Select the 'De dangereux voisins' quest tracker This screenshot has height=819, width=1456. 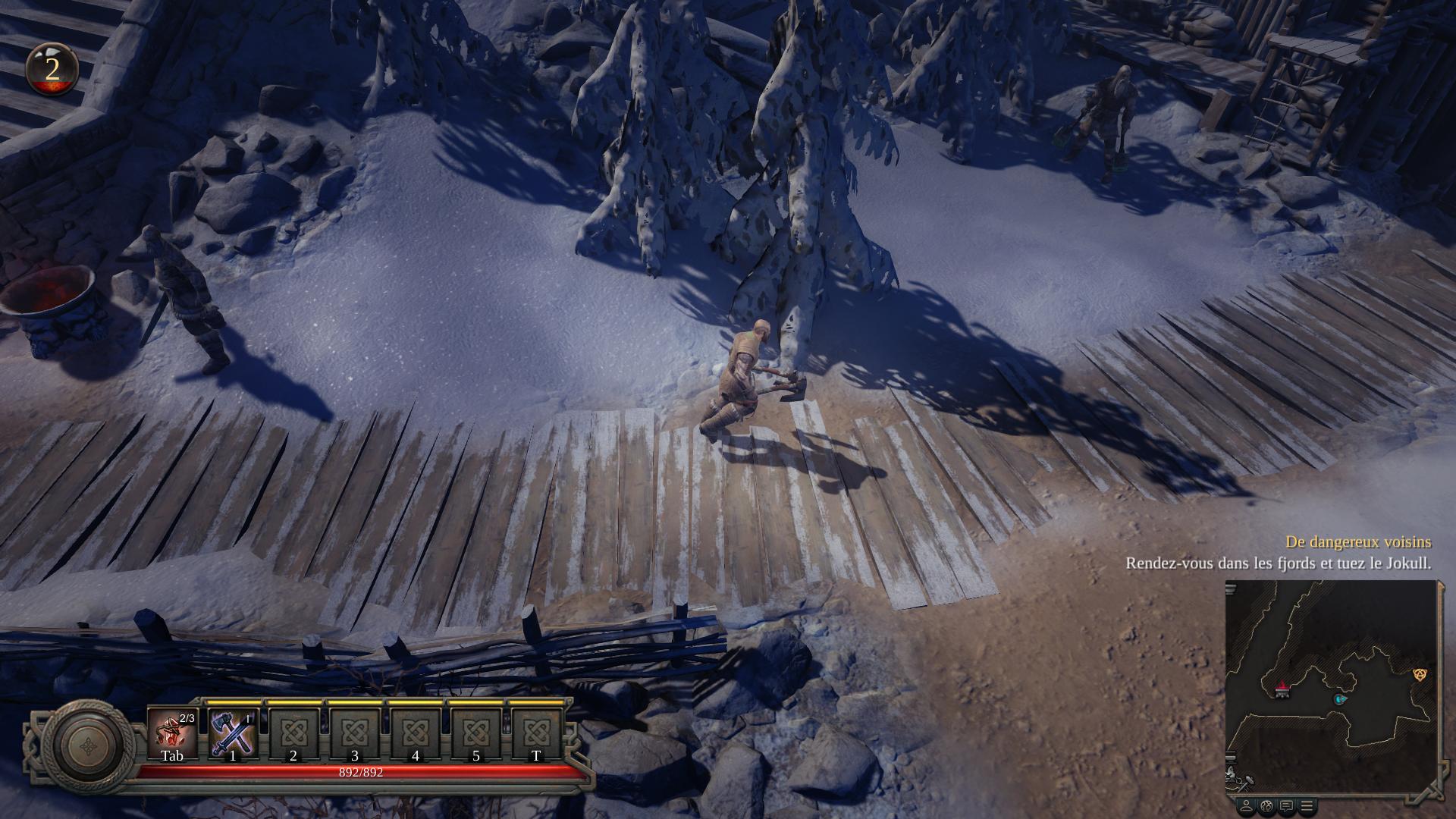pos(1357,542)
